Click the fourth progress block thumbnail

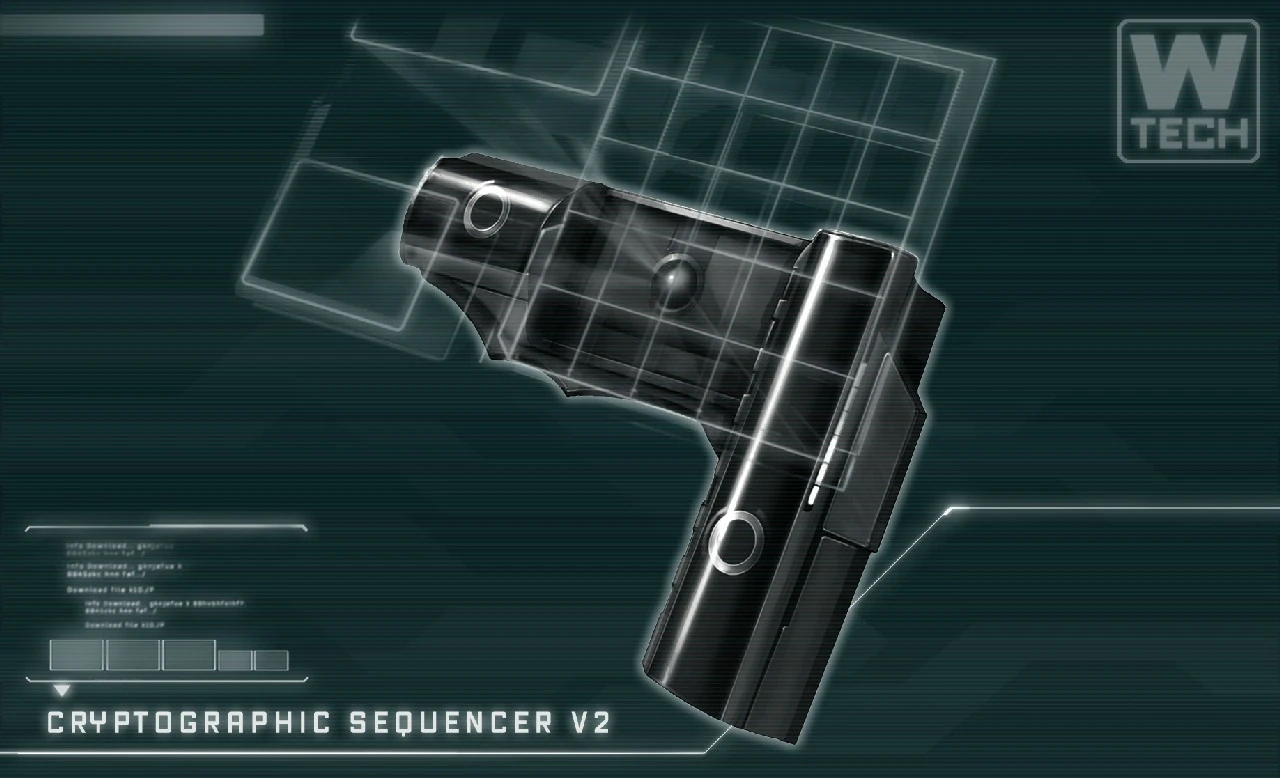pyautogui.click(x=235, y=660)
